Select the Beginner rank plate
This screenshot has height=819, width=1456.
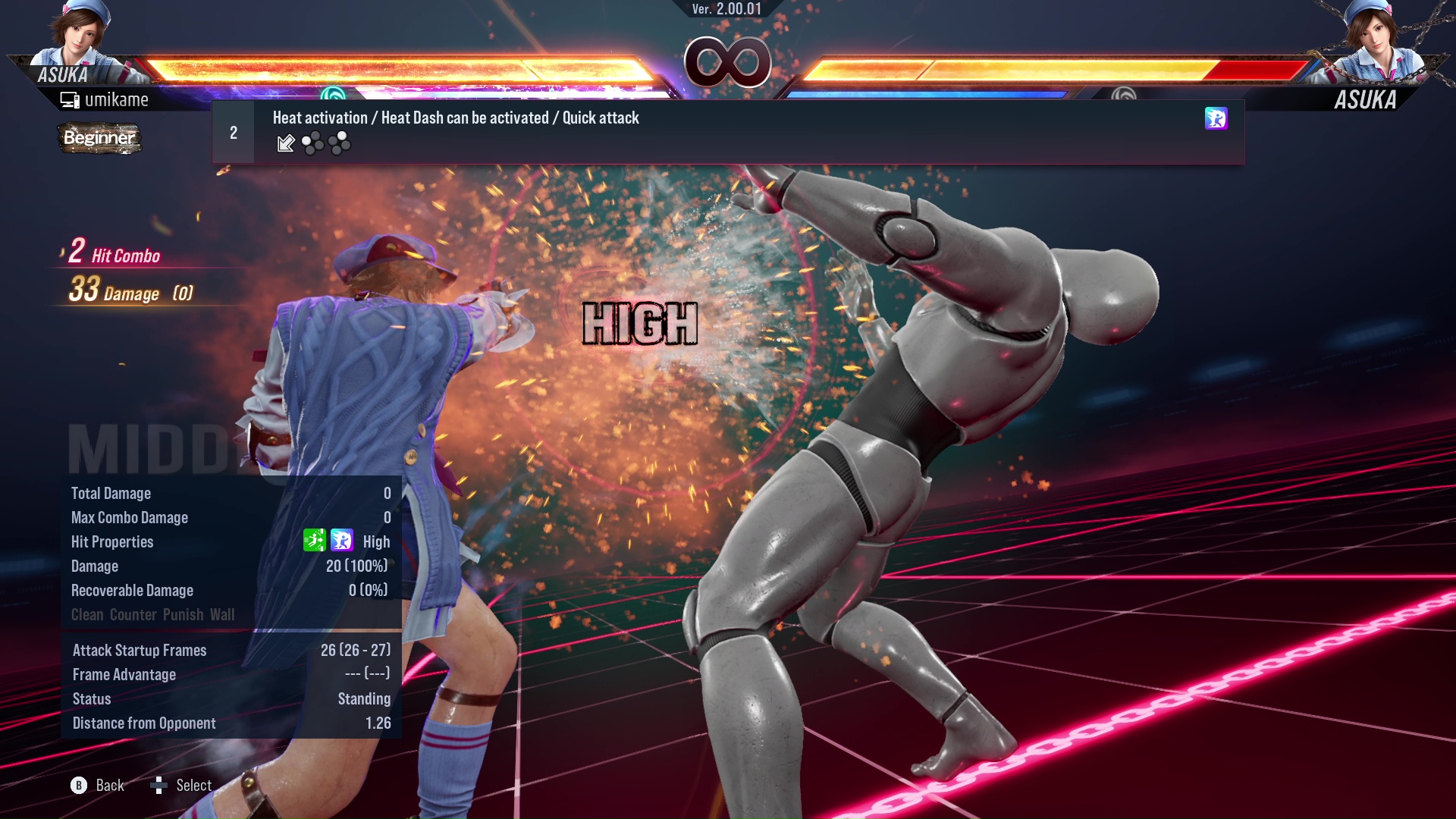(x=99, y=139)
